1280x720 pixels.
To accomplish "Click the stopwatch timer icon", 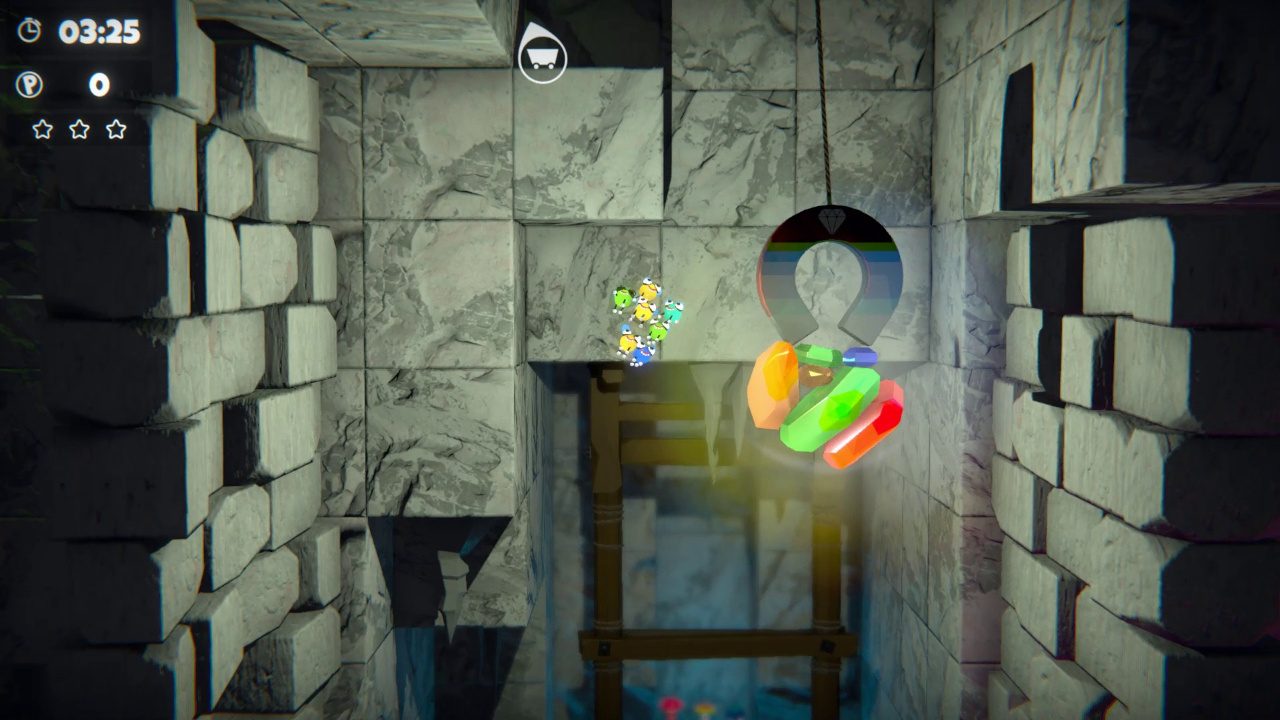I will [30, 31].
